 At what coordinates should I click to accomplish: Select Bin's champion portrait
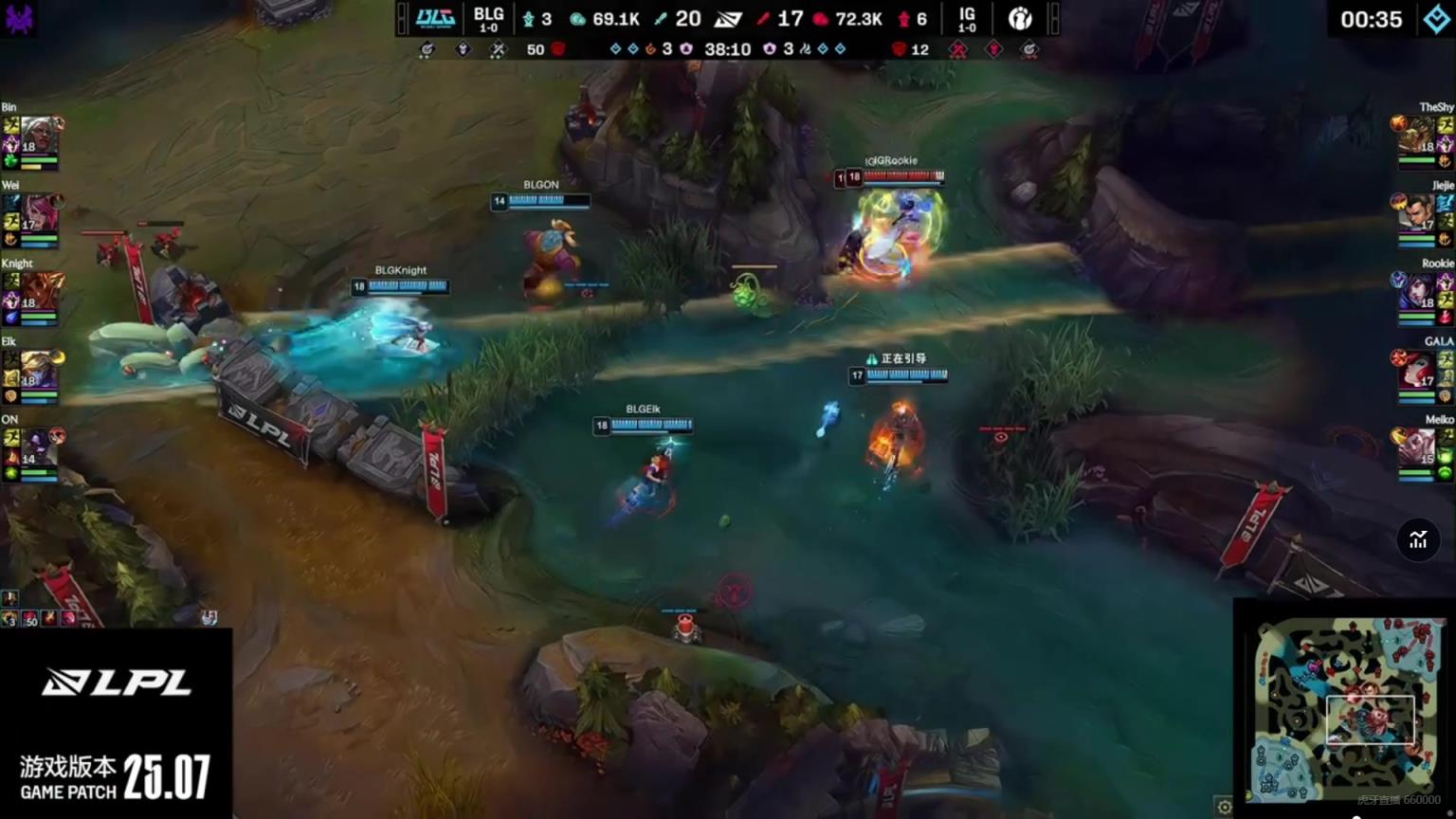tap(39, 136)
